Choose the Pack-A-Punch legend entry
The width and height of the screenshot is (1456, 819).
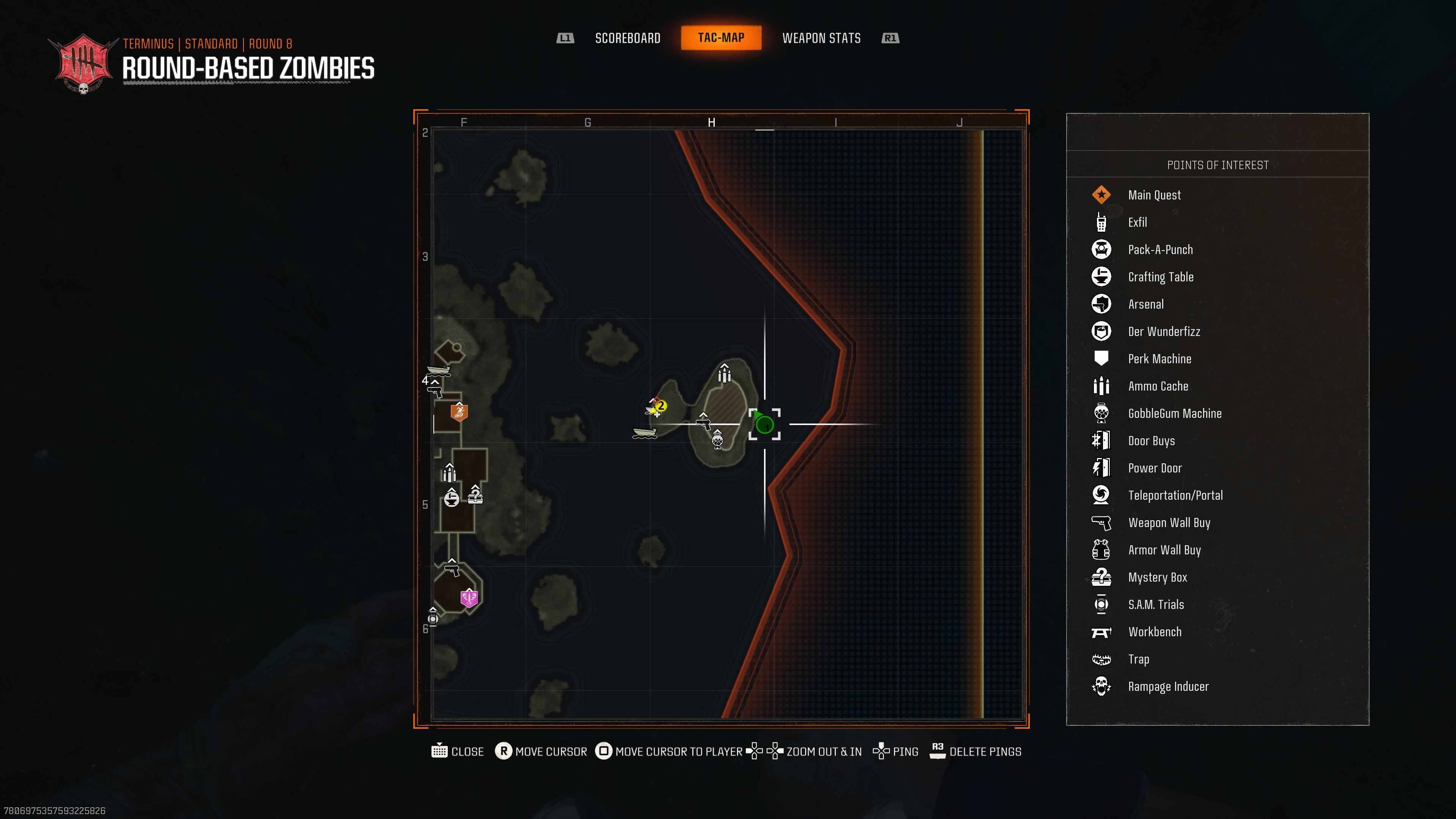[1160, 250]
